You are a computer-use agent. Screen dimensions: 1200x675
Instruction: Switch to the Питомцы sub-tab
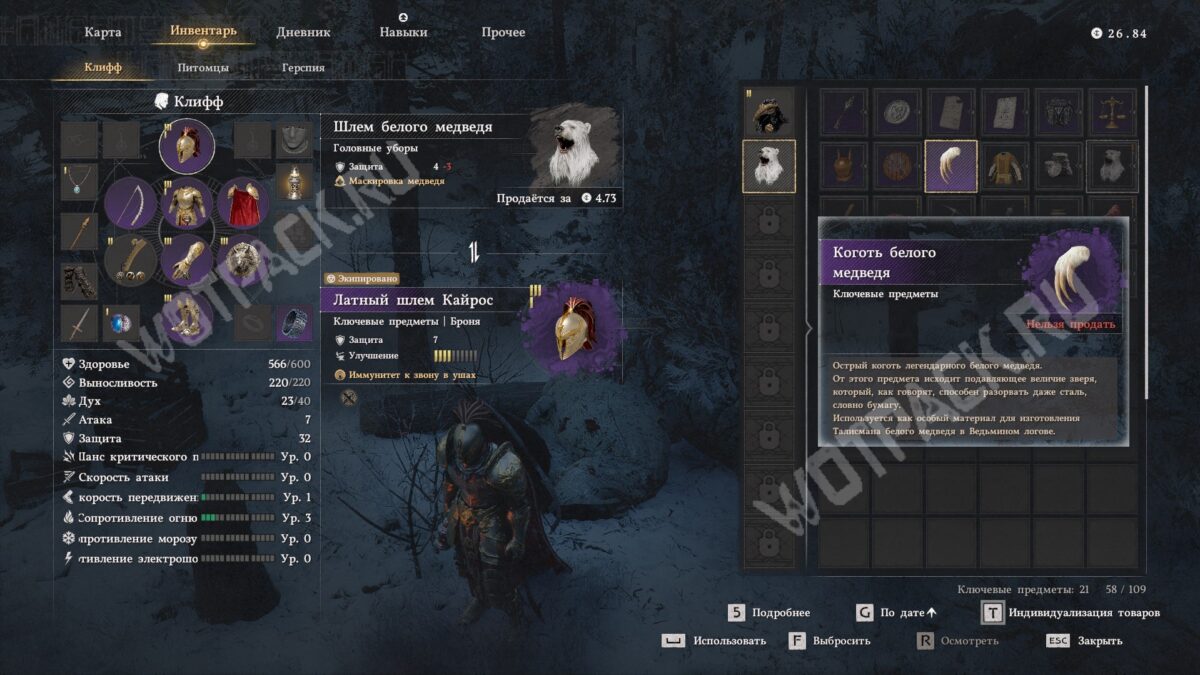[203, 68]
